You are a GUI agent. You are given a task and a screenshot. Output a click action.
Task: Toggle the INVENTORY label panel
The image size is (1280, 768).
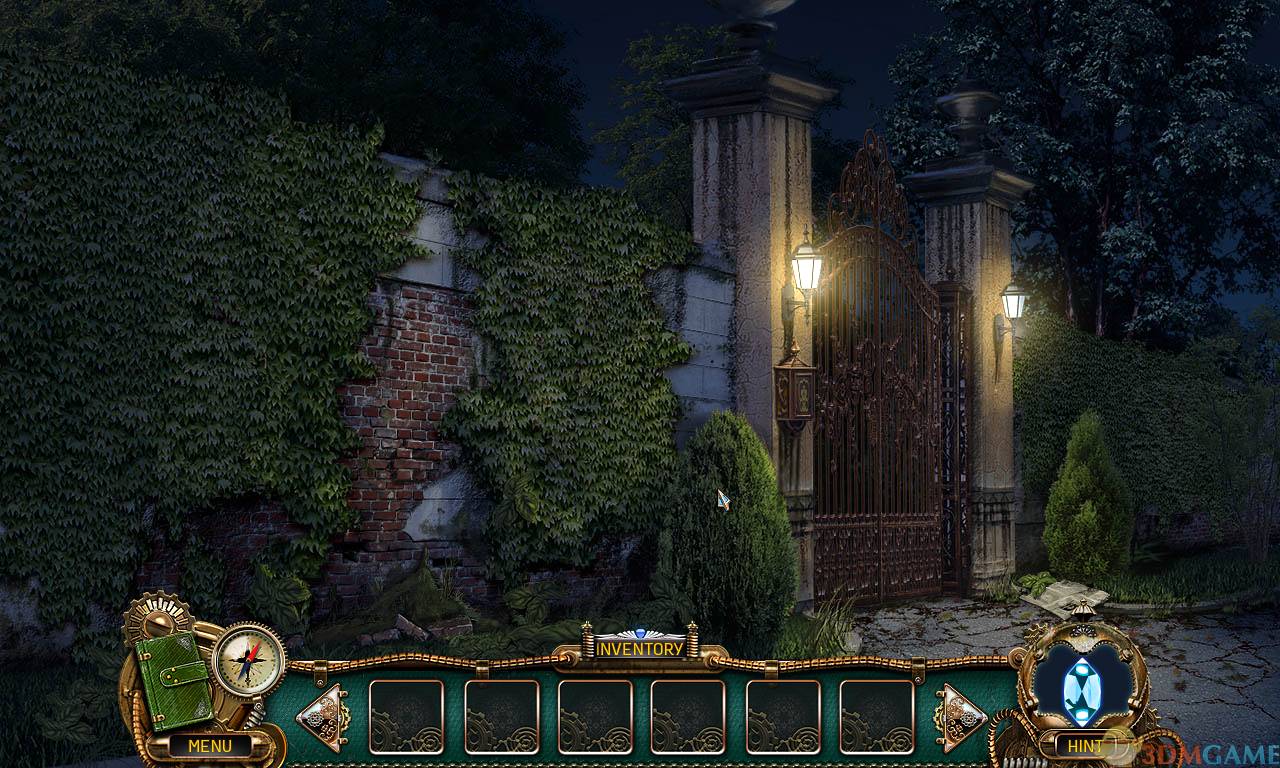pos(640,648)
